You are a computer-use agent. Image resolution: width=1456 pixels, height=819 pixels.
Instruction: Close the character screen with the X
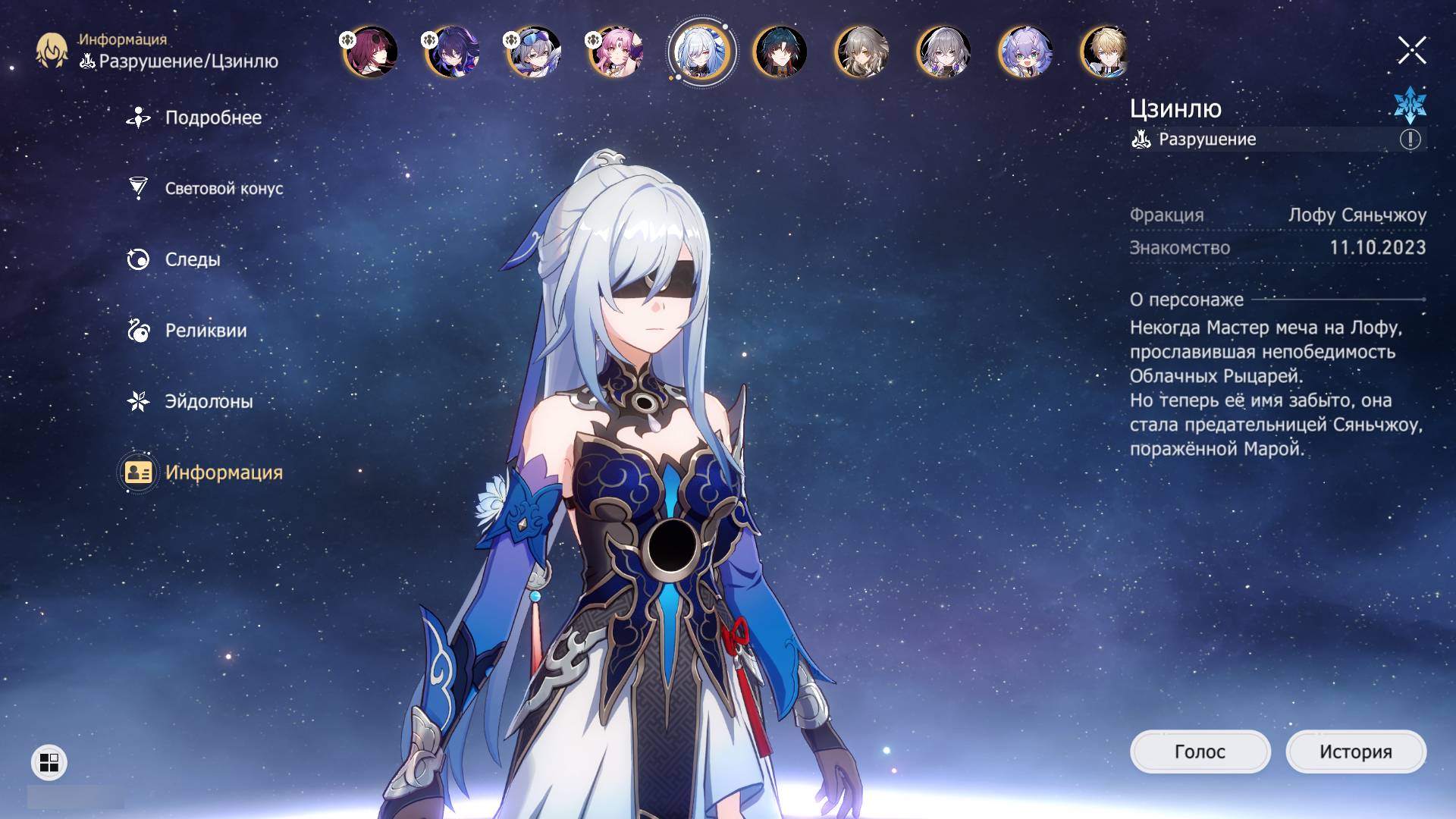tap(1411, 51)
